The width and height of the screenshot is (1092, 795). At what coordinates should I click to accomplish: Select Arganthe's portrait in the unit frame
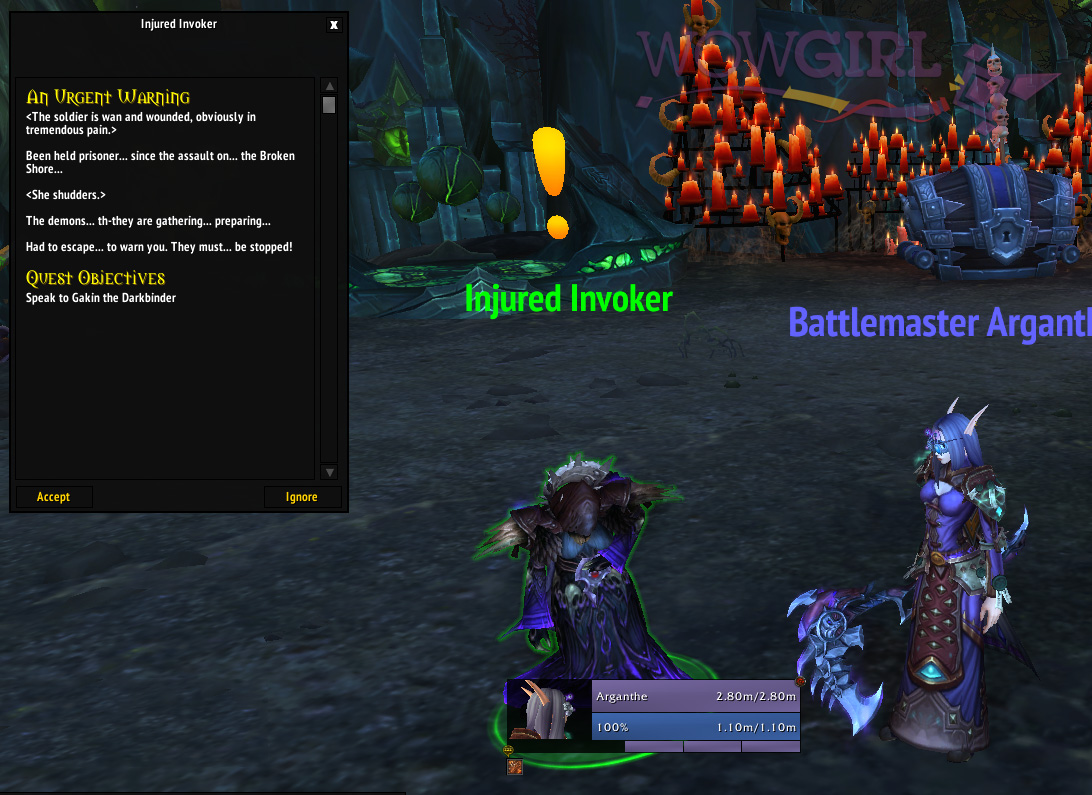click(549, 710)
